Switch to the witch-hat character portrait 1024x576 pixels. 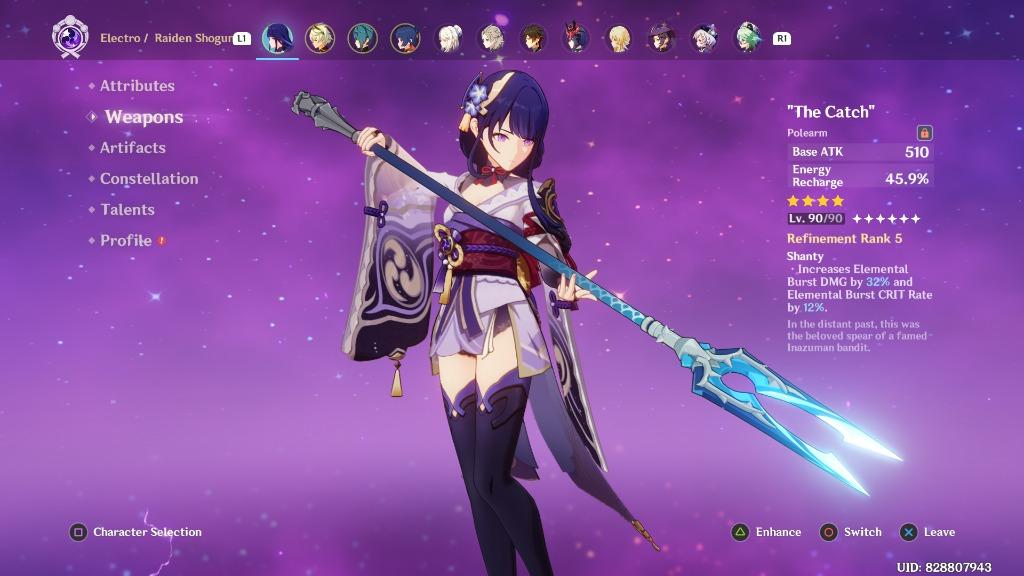click(662, 39)
